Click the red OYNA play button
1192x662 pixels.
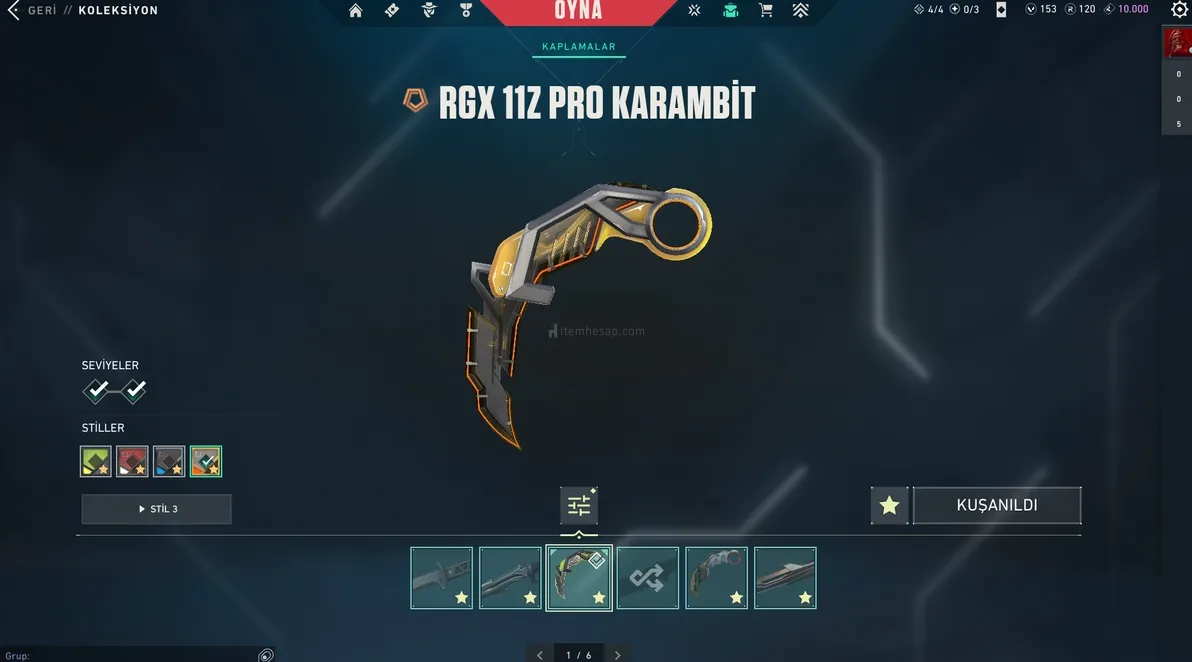click(578, 11)
